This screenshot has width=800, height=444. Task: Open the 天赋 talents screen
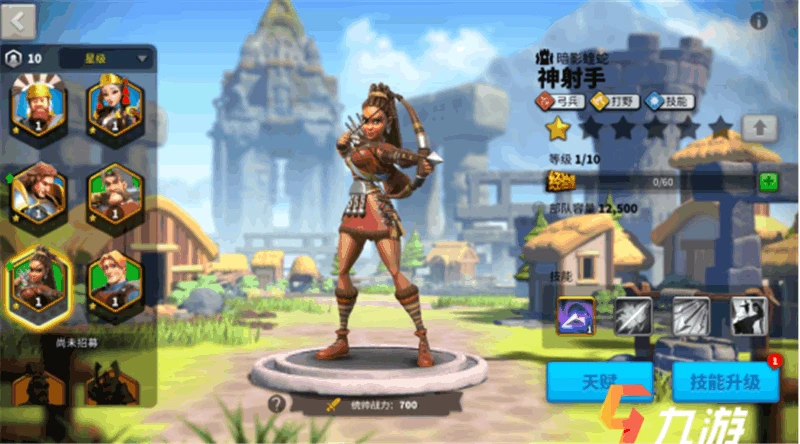point(599,382)
